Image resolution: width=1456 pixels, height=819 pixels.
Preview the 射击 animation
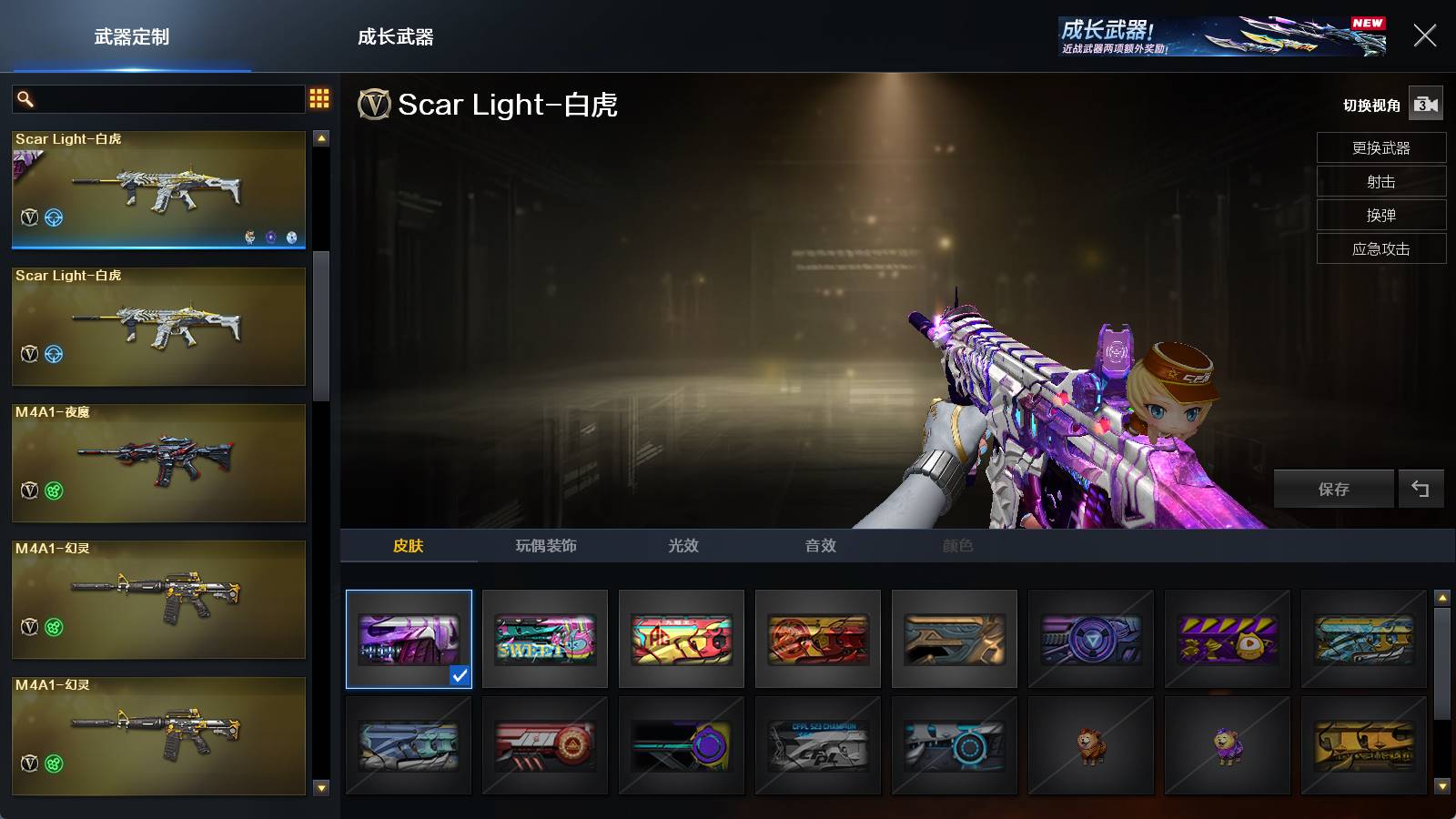[x=1380, y=182]
